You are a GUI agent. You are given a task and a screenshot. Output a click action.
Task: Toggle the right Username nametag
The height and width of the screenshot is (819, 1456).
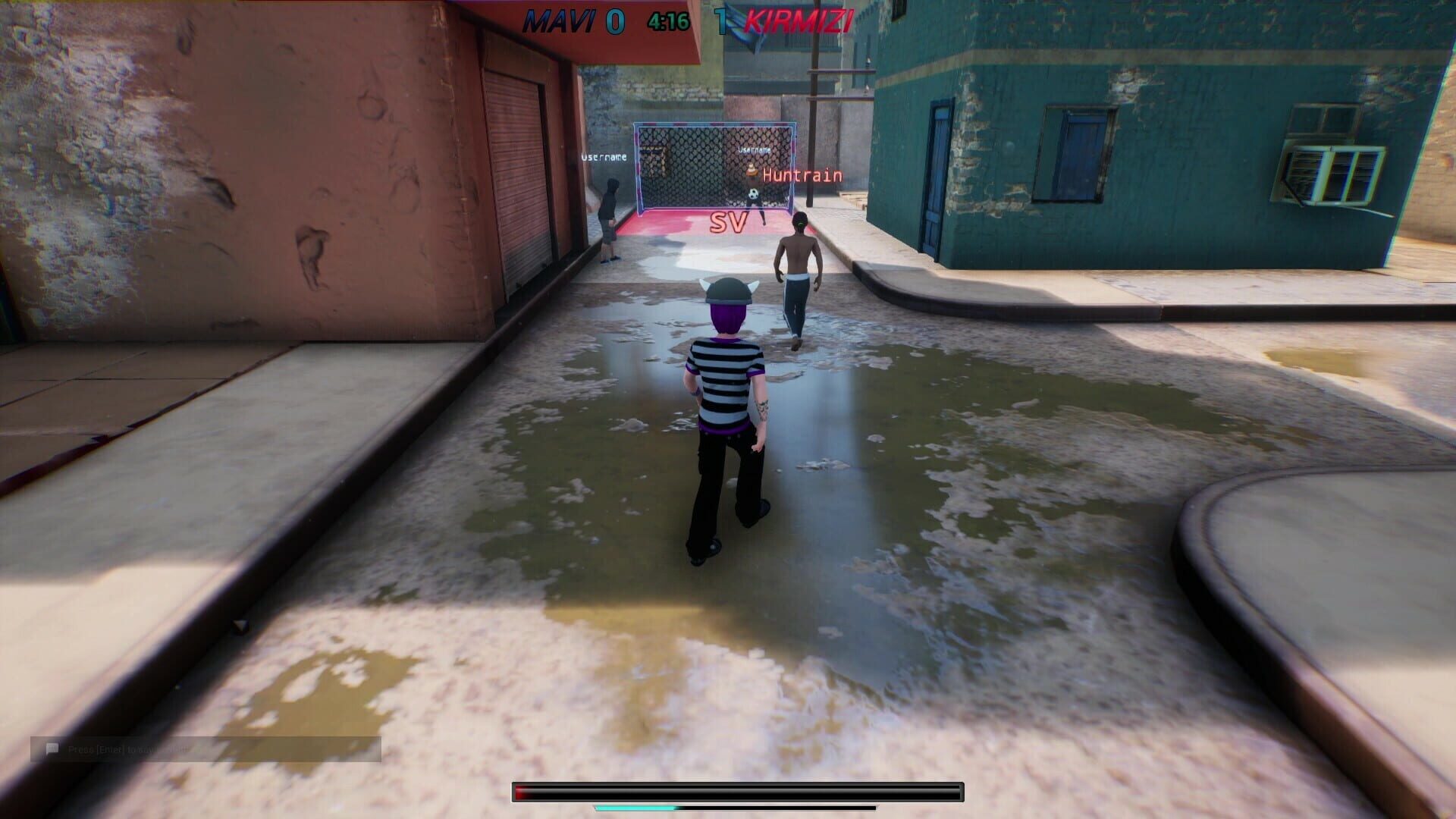pyautogui.click(x=755, y=149)
